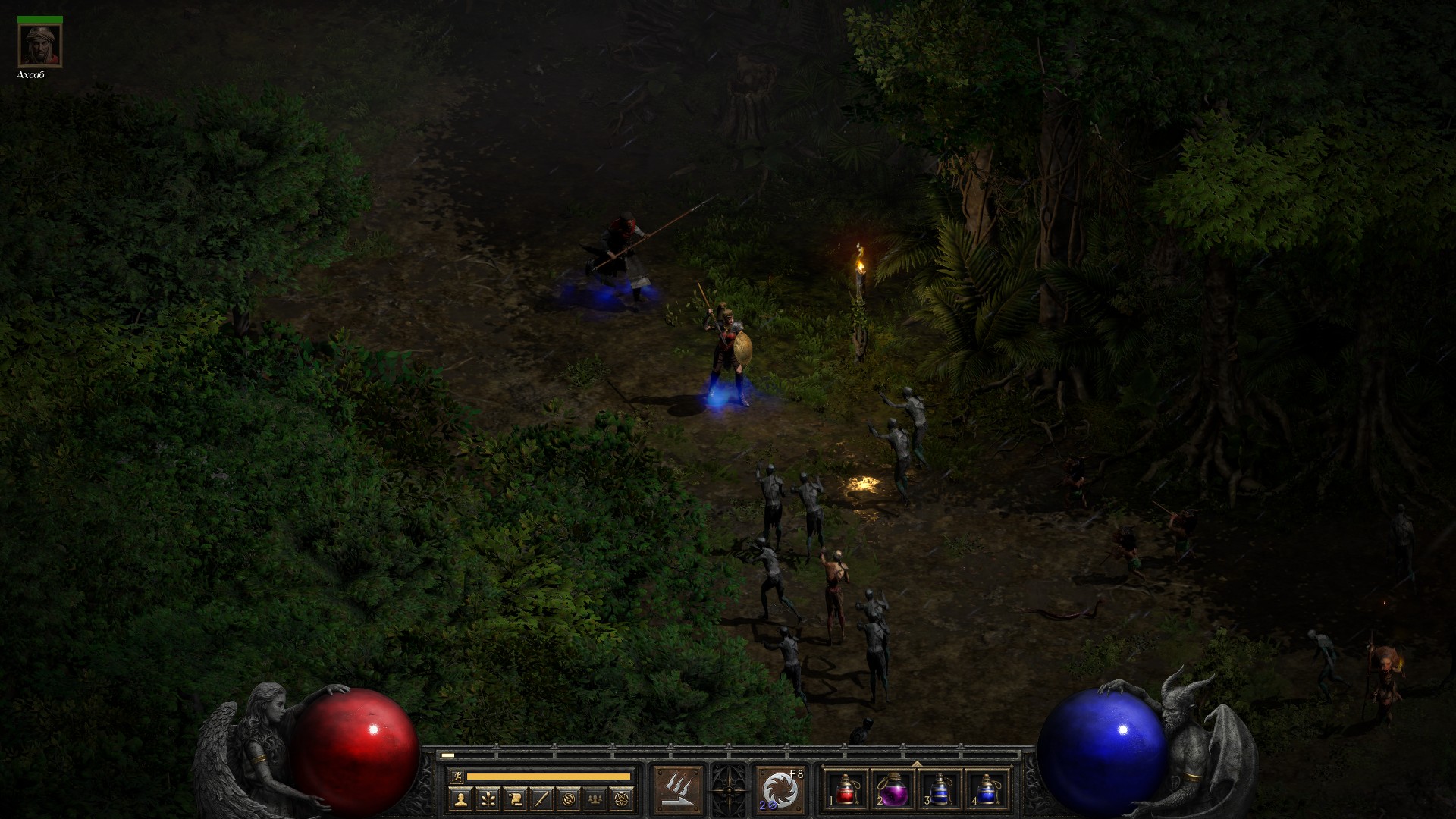Open the inventory sword button
The height and width of the screenshot is (819, 1456).
pos(541,798)
